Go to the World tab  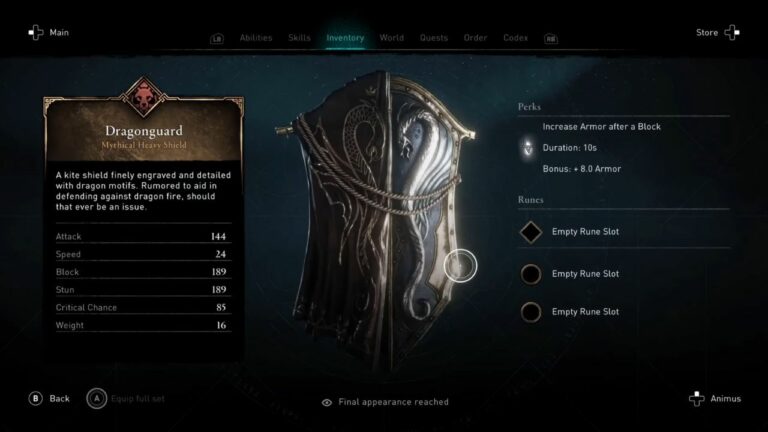[391, 38]
